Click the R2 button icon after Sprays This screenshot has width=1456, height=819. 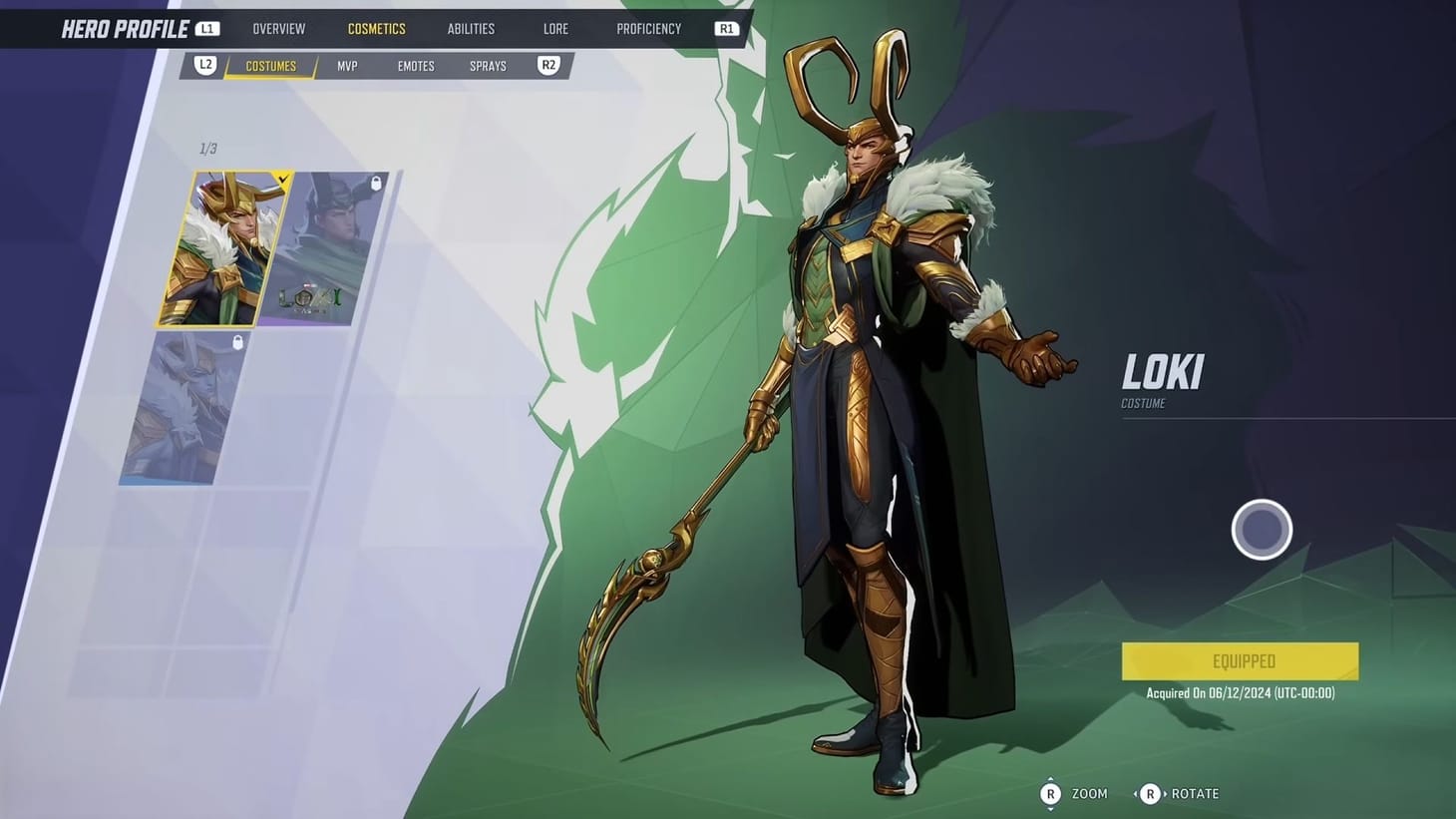coord(547,65)
